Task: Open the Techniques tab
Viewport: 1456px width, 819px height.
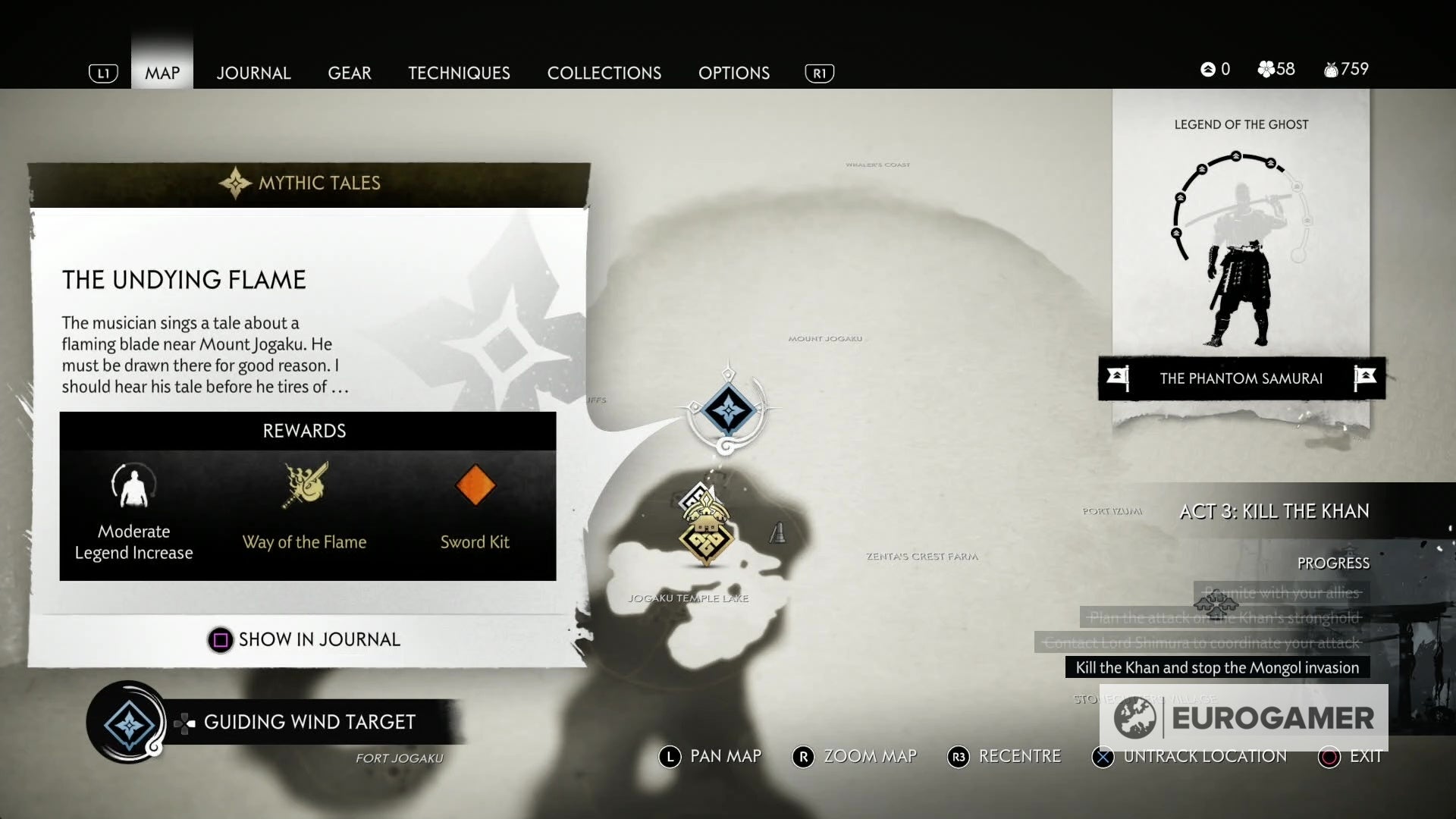Action: pos(459,73)
